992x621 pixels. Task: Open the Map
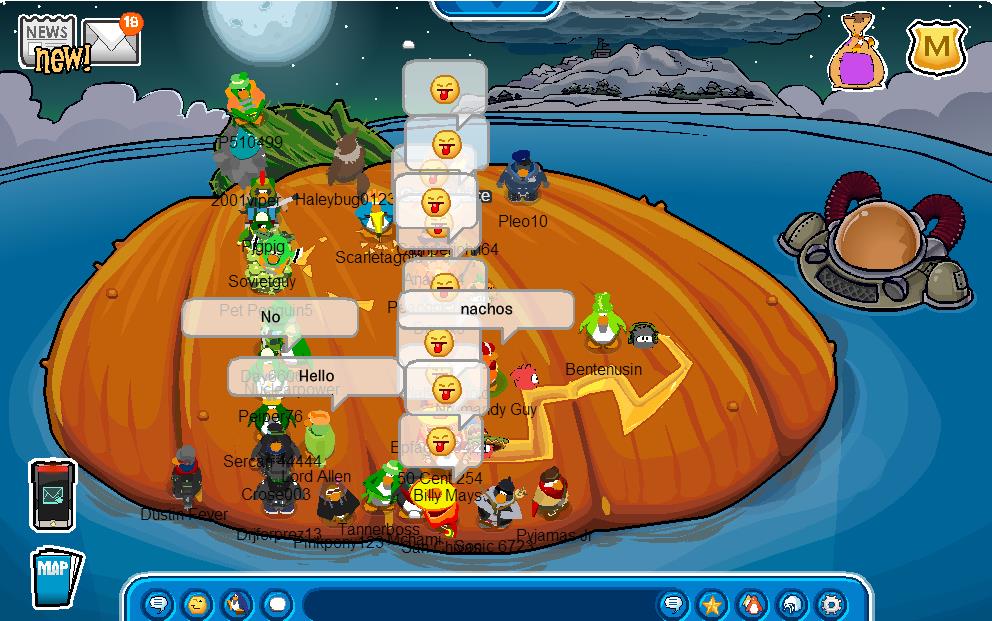point(56,577)
